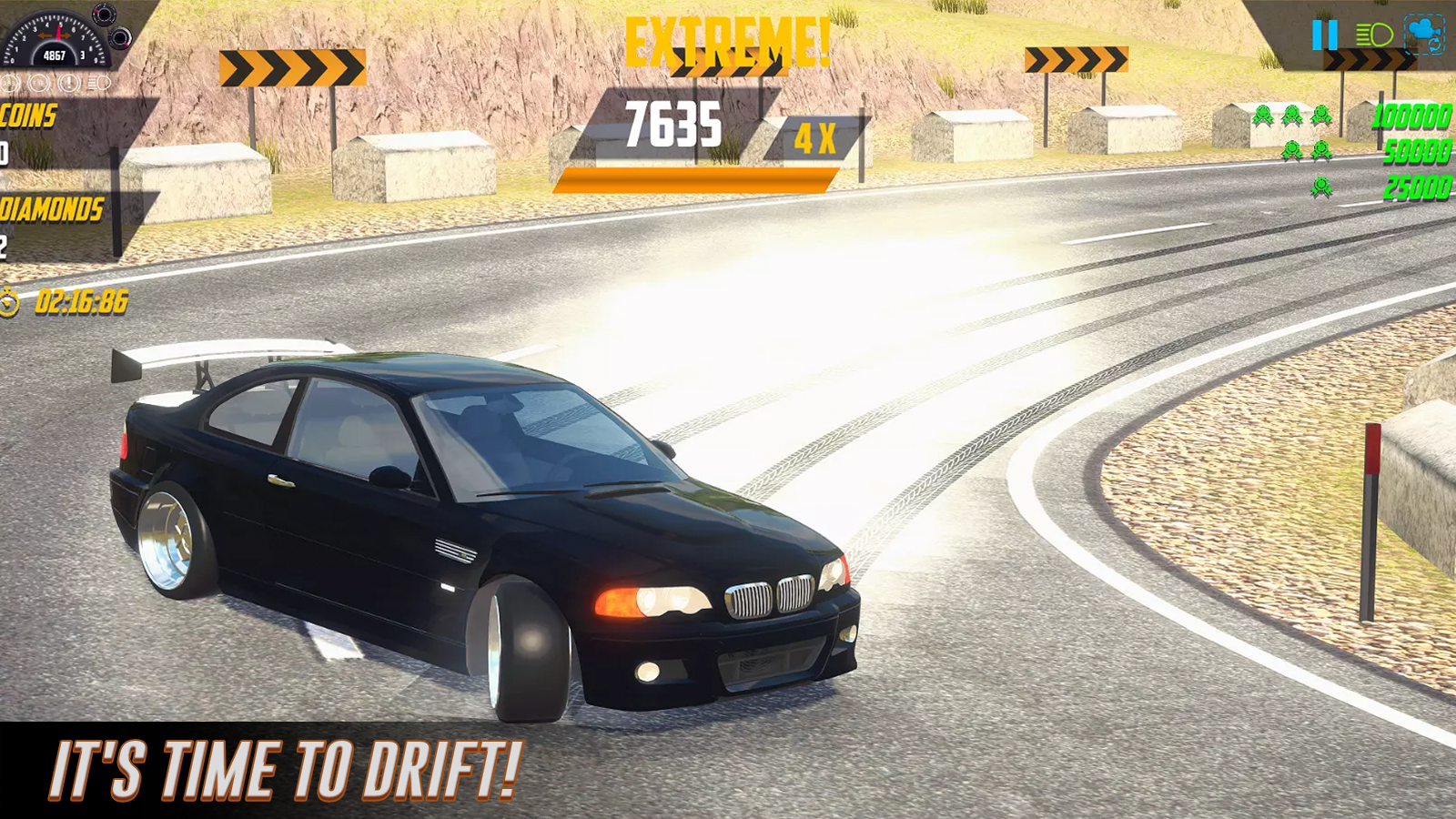
Task: Click the stopwatch icon beside the race timer
Action: pyautogui.click(x=9, y=303)
